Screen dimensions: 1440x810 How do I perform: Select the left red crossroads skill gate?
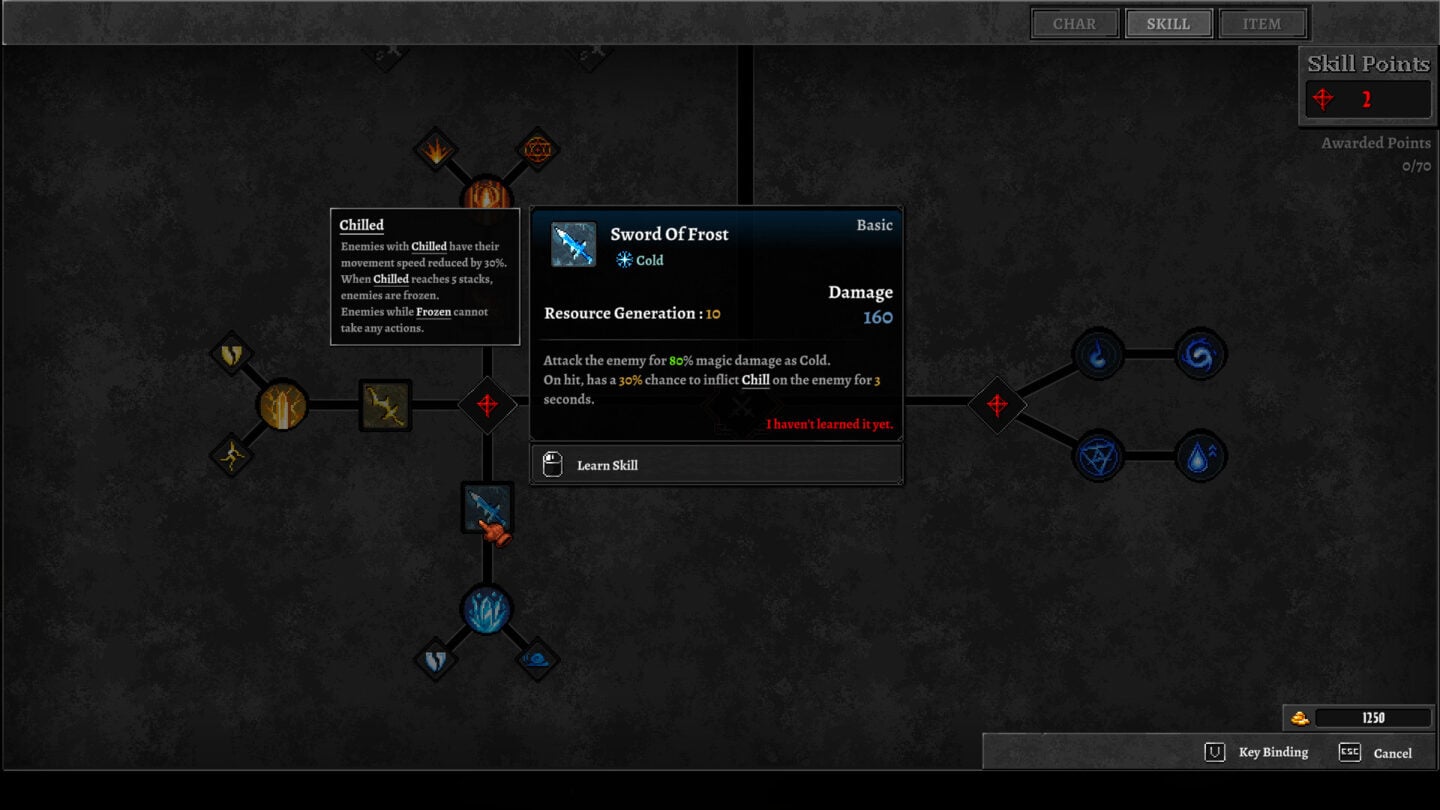489,405
